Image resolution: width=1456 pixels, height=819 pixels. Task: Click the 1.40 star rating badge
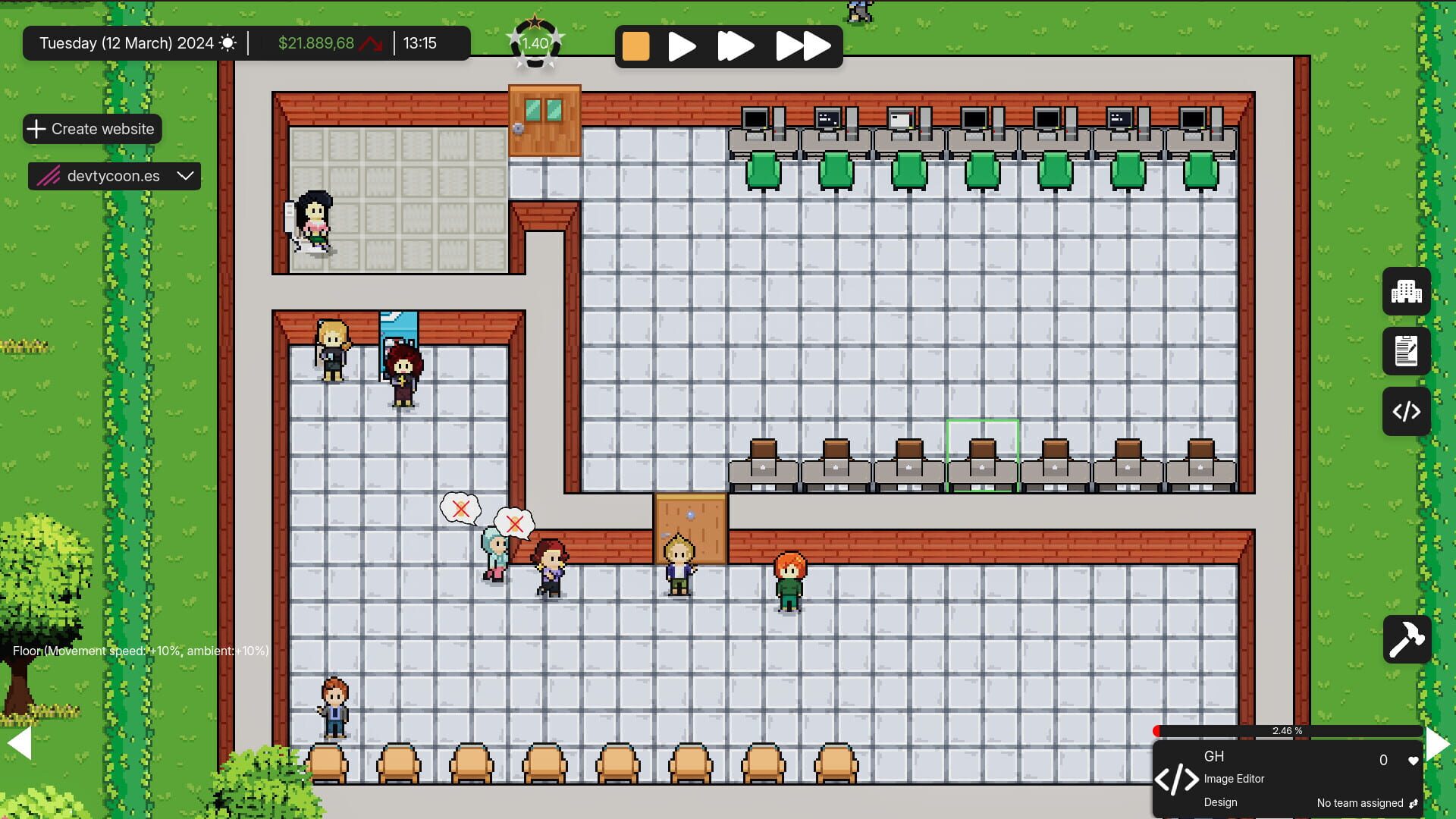[535, 43]
